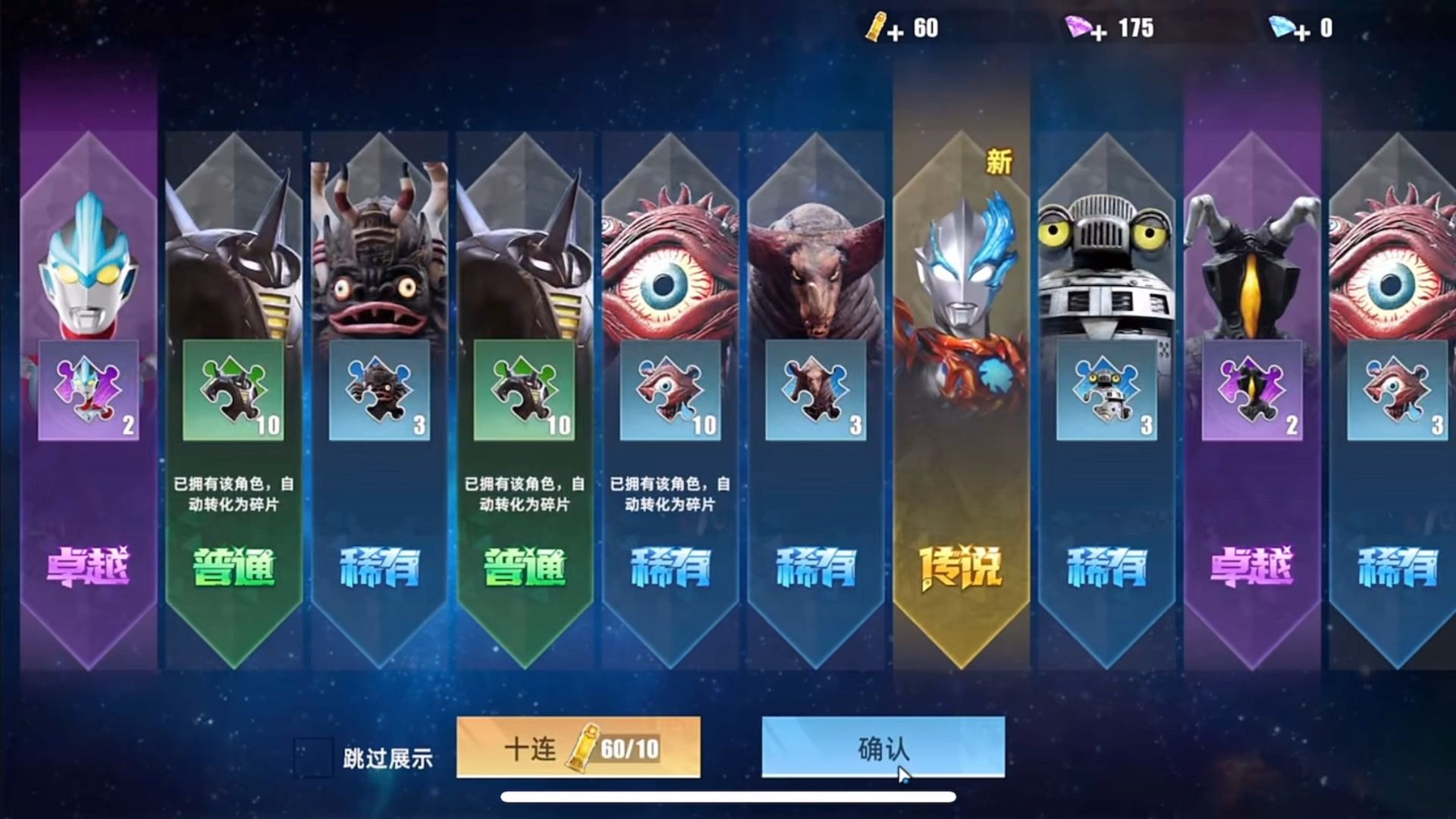Add more purple gems
This screenshot has width=1456, height=819.
click(x=1100, y=32)
